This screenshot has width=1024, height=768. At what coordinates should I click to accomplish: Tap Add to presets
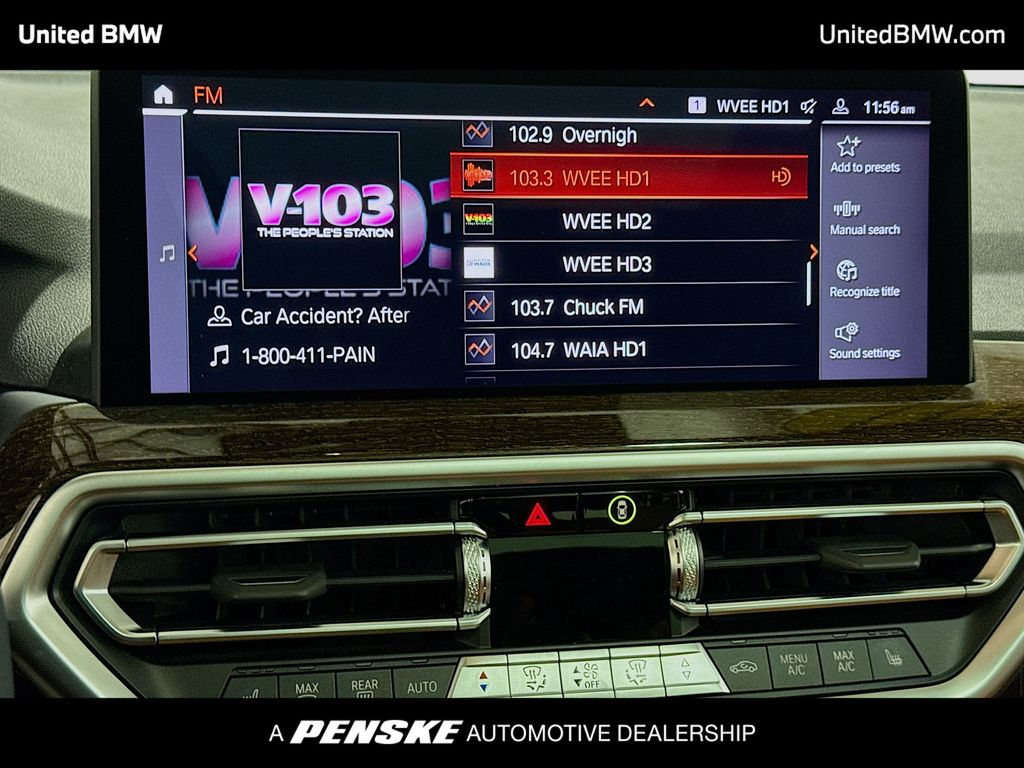coord(864,155)
